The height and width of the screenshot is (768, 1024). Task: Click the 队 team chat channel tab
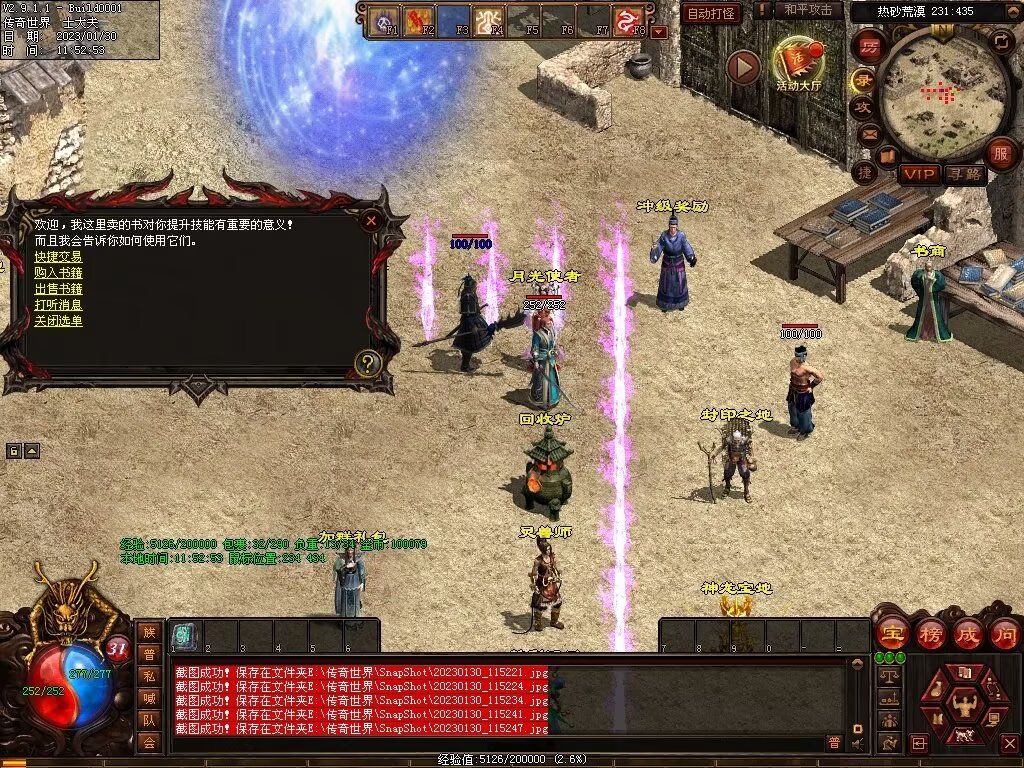coord(149,719)
